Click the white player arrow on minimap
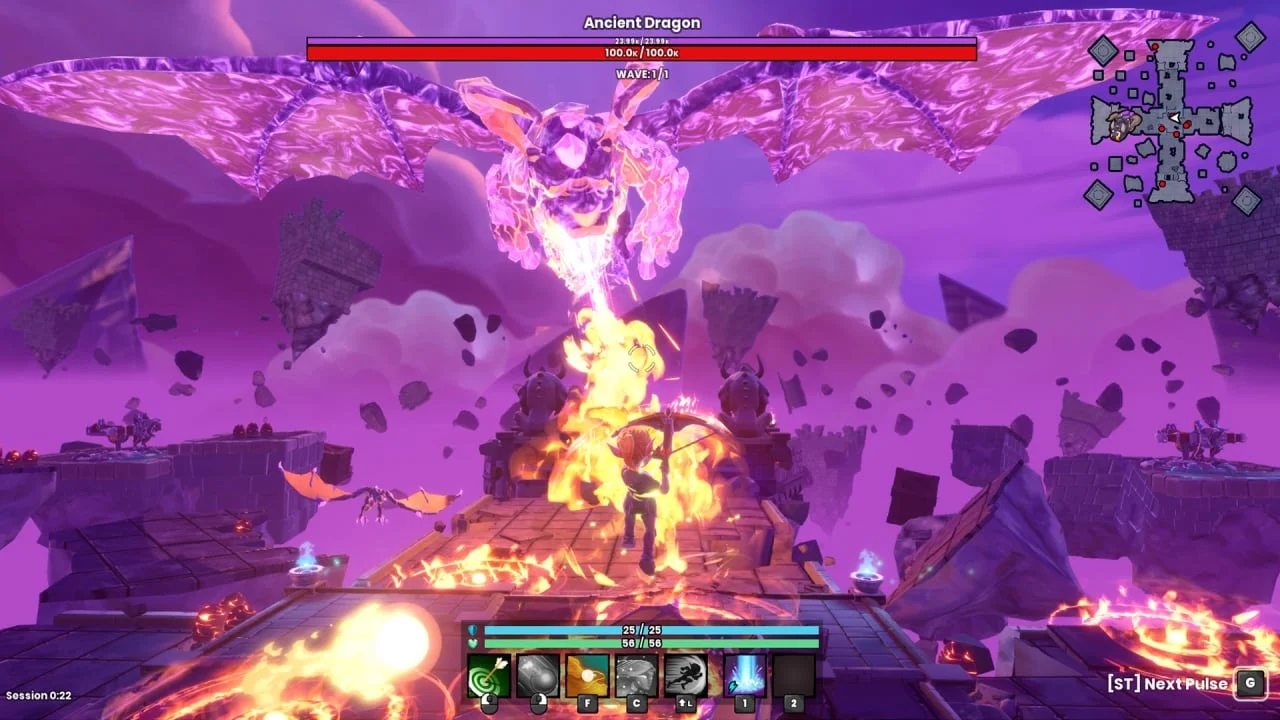The image size is (1280, 720). tap(1177, 119)
